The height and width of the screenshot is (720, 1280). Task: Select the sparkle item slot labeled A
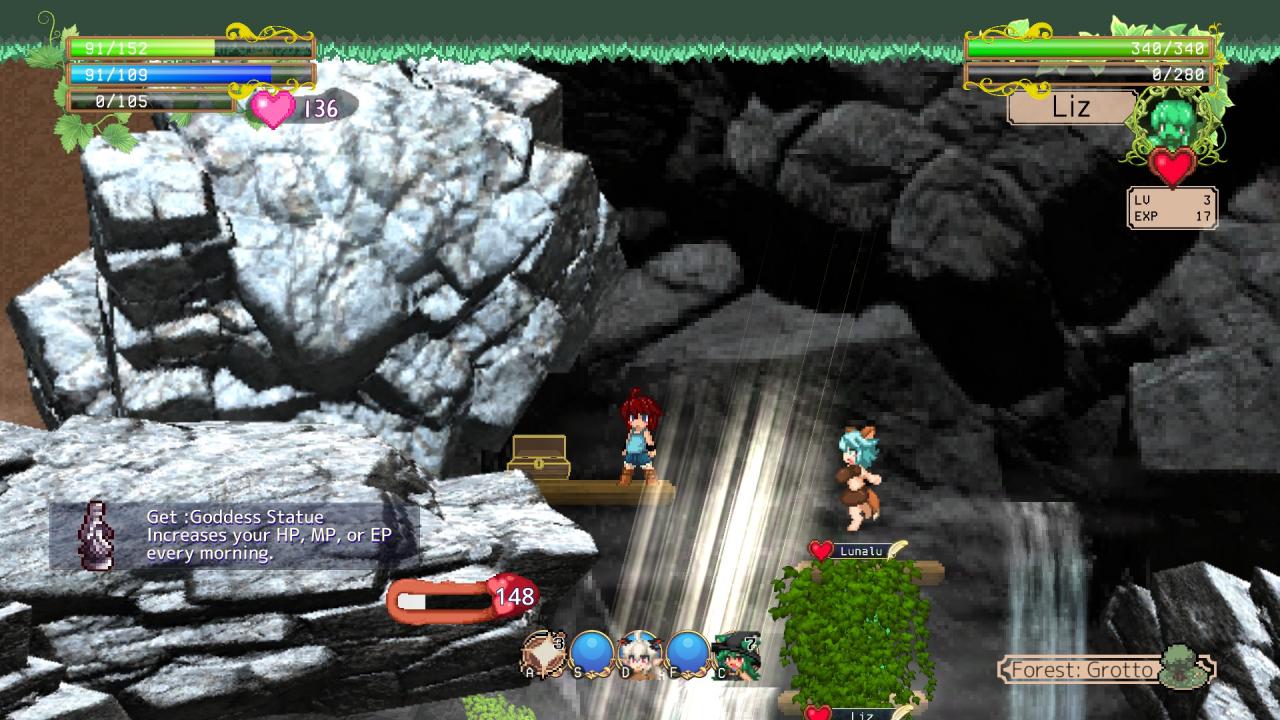pos(543,654)
